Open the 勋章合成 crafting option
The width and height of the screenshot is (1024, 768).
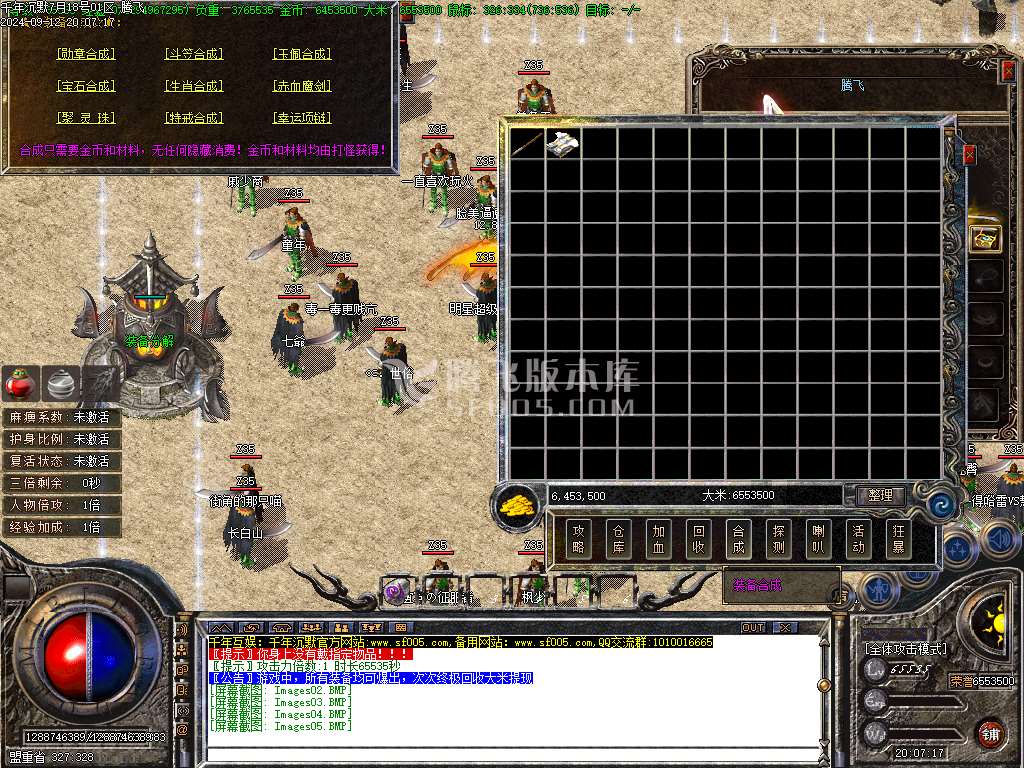click(86, 54)
